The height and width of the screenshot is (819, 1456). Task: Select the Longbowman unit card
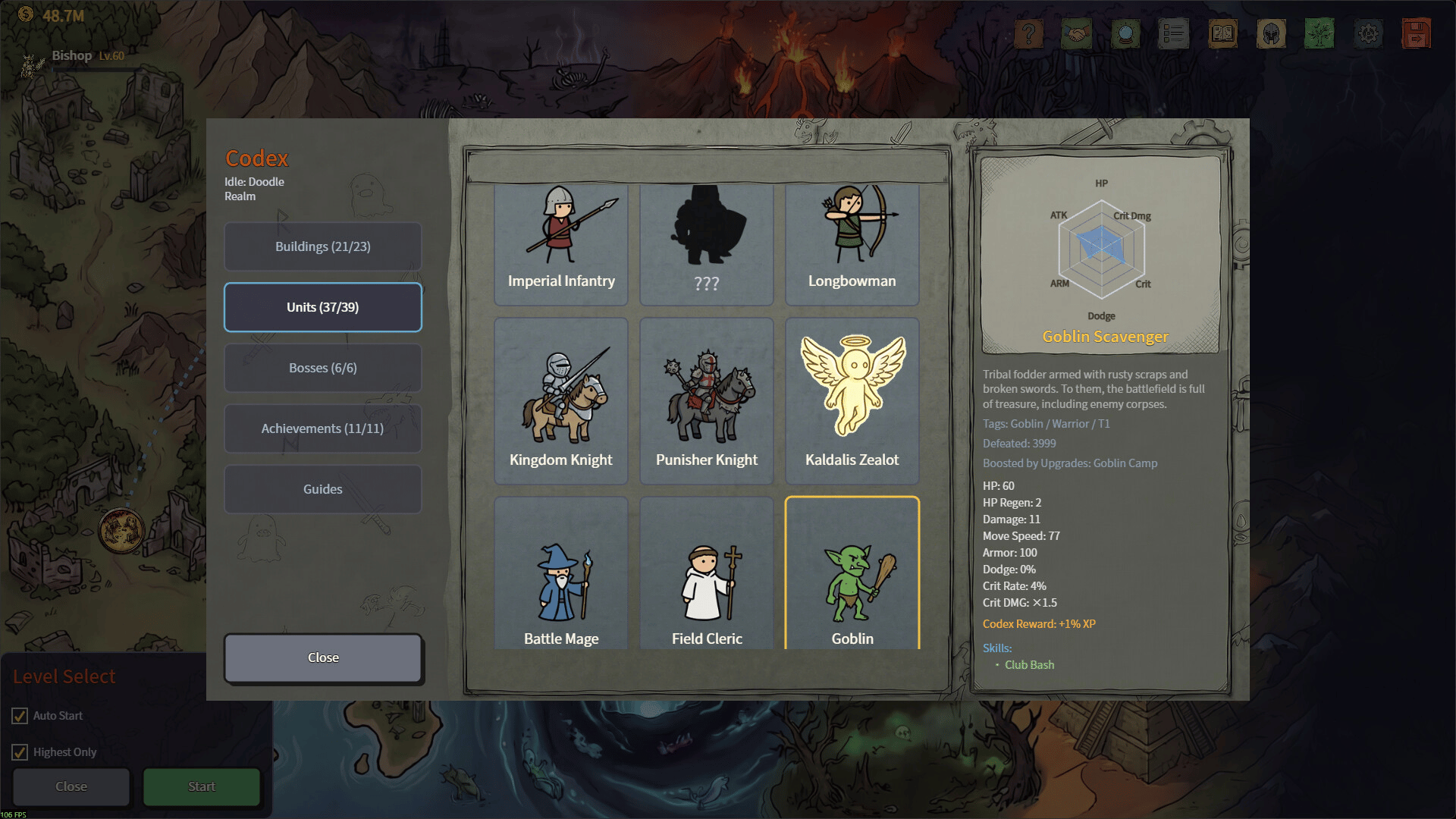coord(852,244)
